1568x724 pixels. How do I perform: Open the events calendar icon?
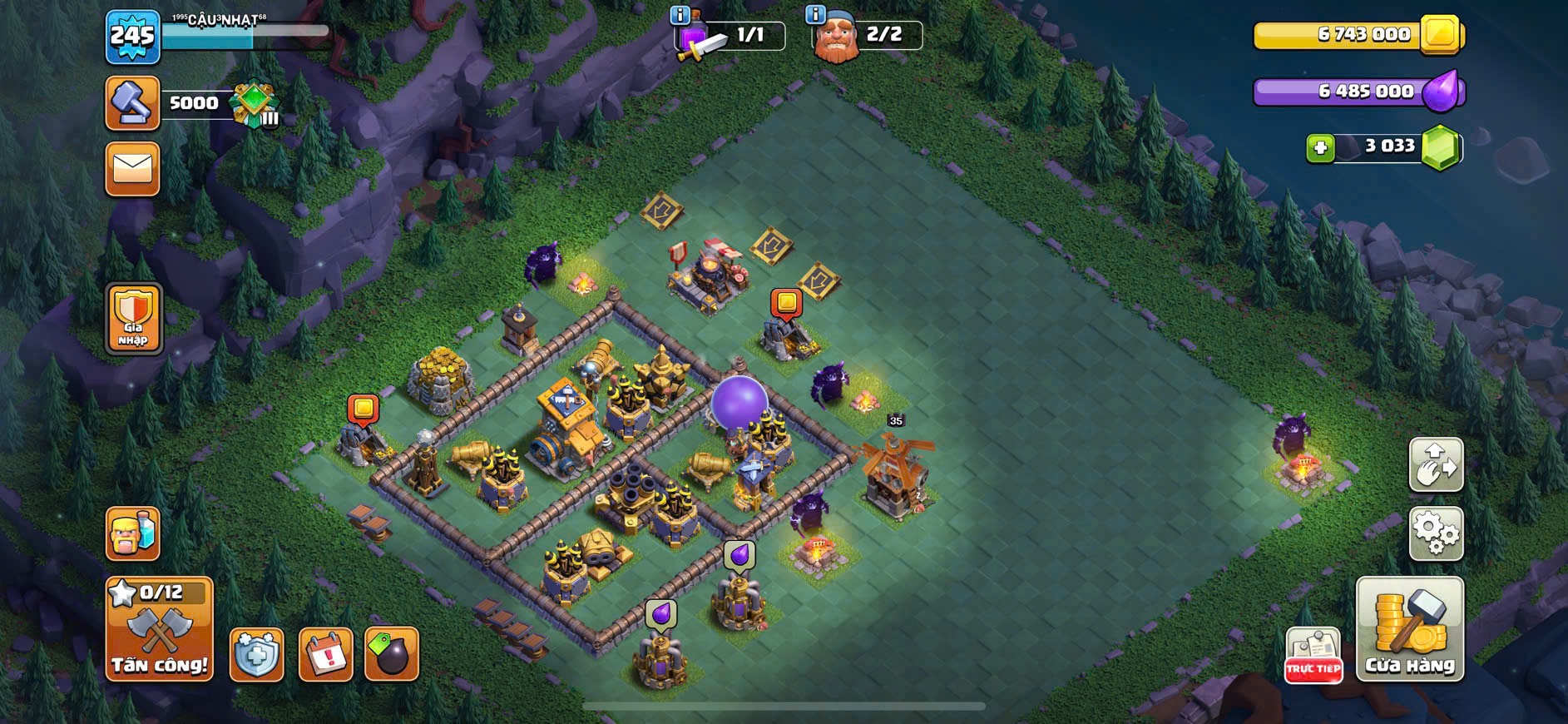pyautogui.click(x=325, y=655)
